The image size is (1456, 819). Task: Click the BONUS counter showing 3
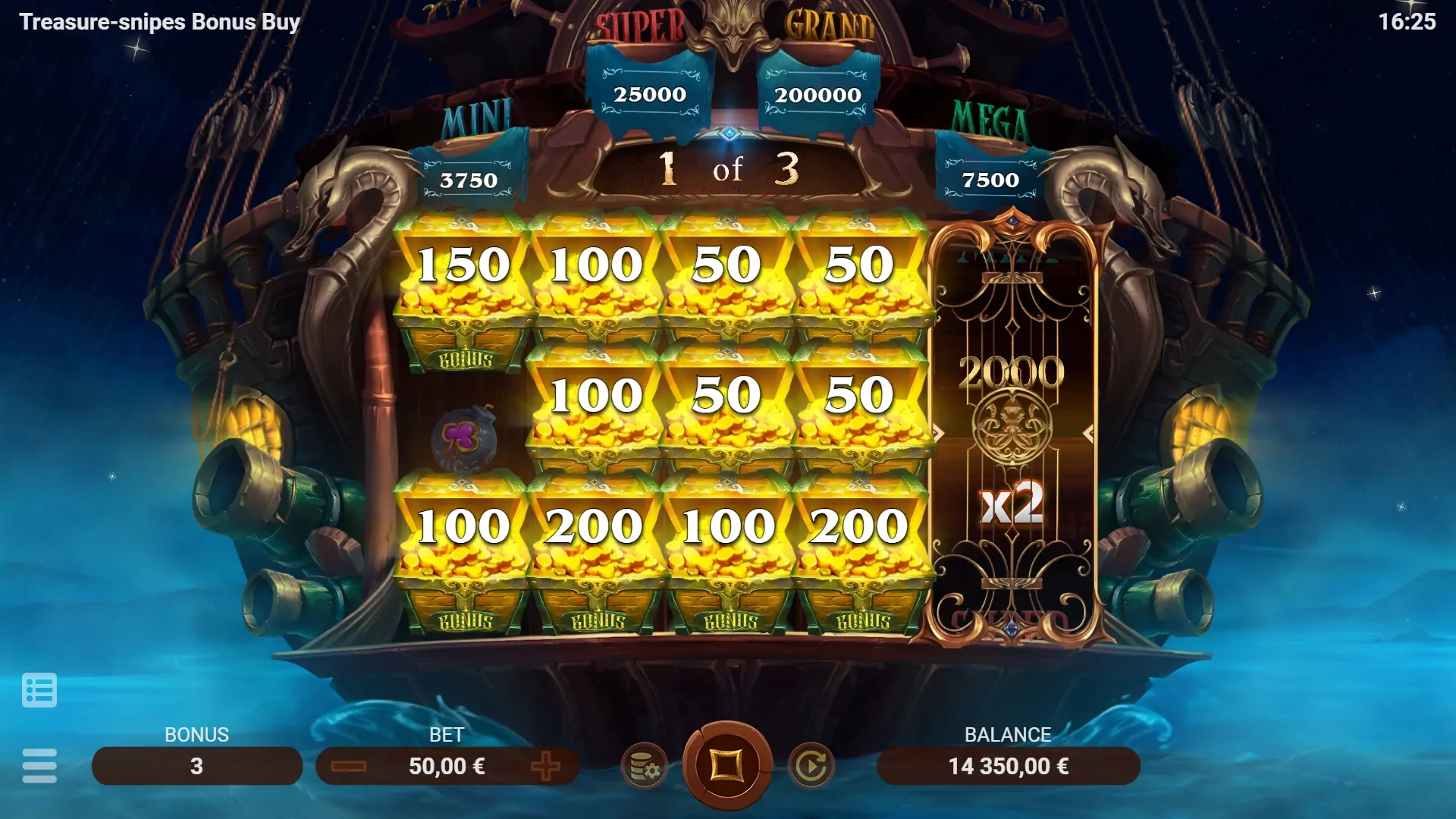pyautogui.click(x=197, y=766)
